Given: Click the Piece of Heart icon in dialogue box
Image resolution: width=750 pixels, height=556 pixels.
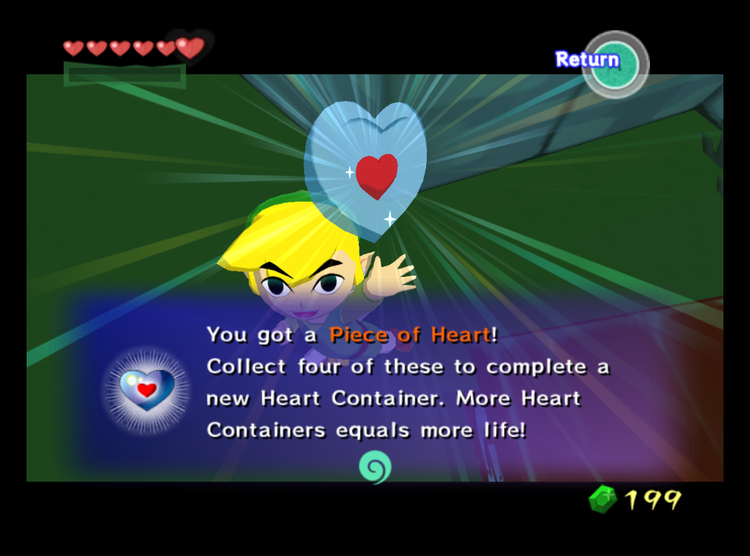Looking at the screenshot, I should (147, 388).
